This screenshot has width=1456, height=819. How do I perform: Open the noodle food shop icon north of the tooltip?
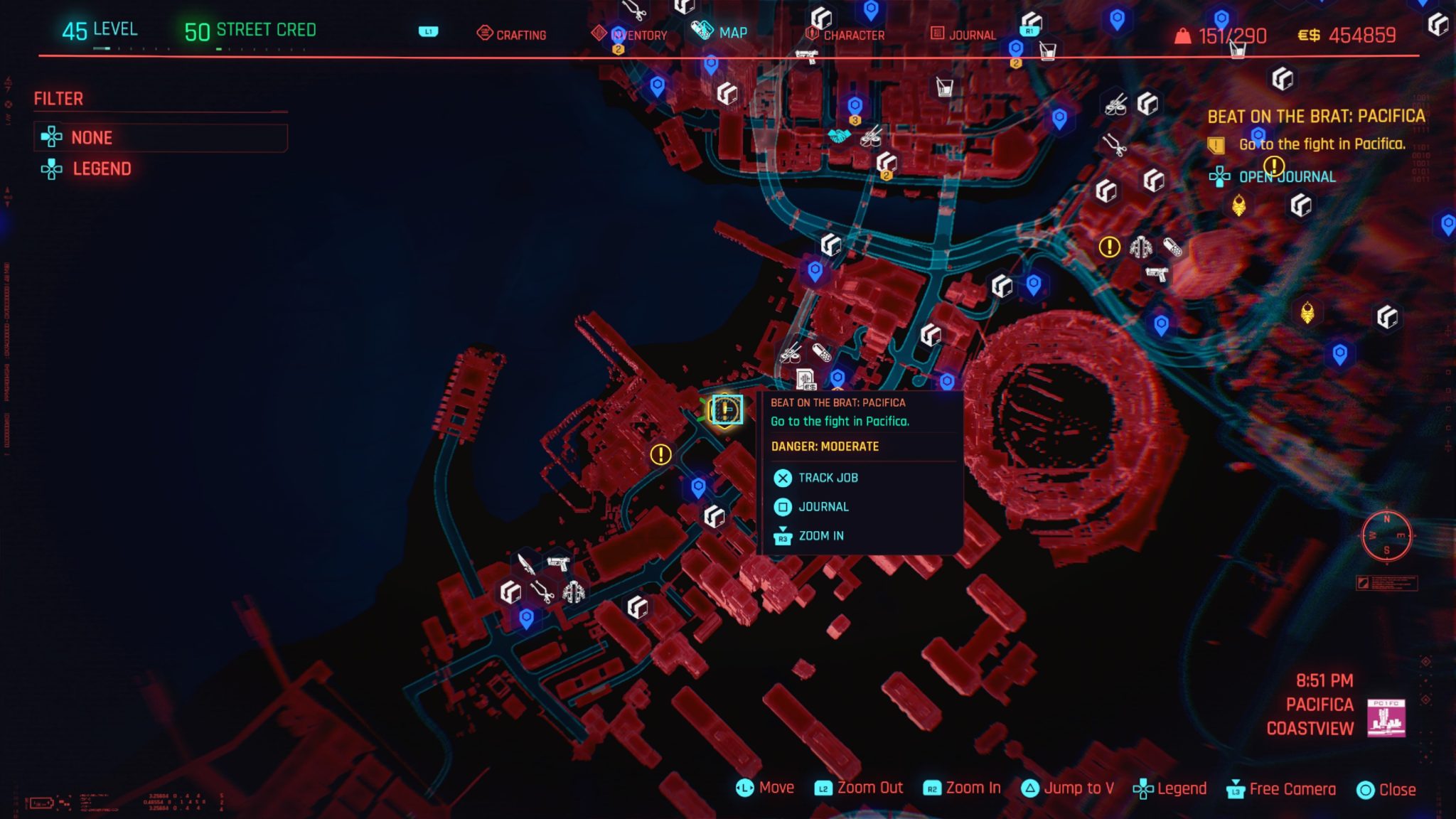point(791,355)
